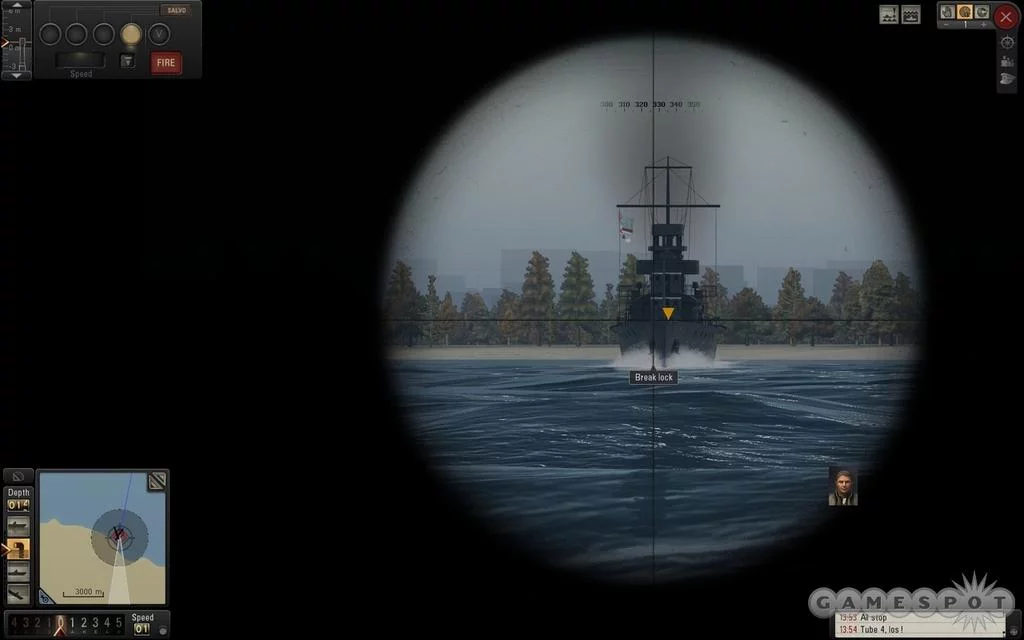Image resolution: width=1024 pixels, height=640 pixels.
Task: Click the Break lock label
Action: [x=654, y=378]
